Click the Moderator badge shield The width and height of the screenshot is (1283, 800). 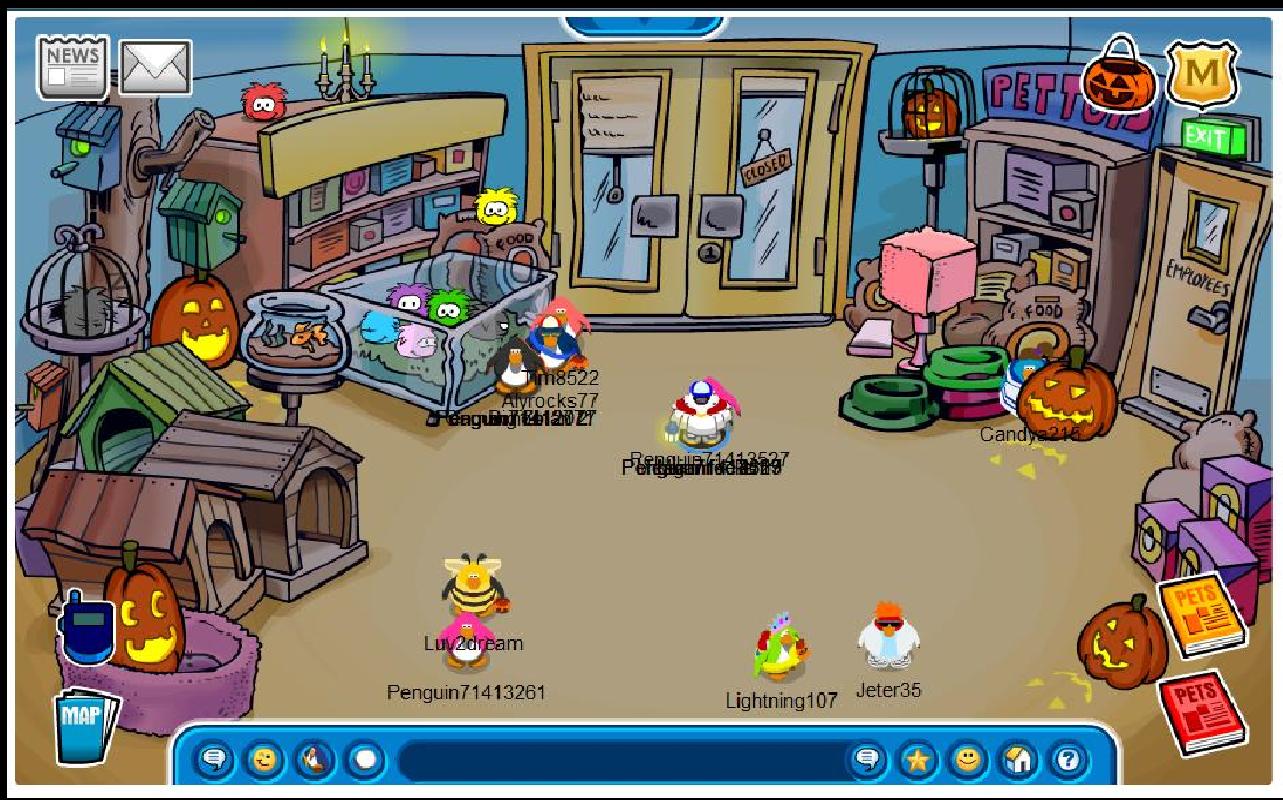click(x=1202, y=76)
